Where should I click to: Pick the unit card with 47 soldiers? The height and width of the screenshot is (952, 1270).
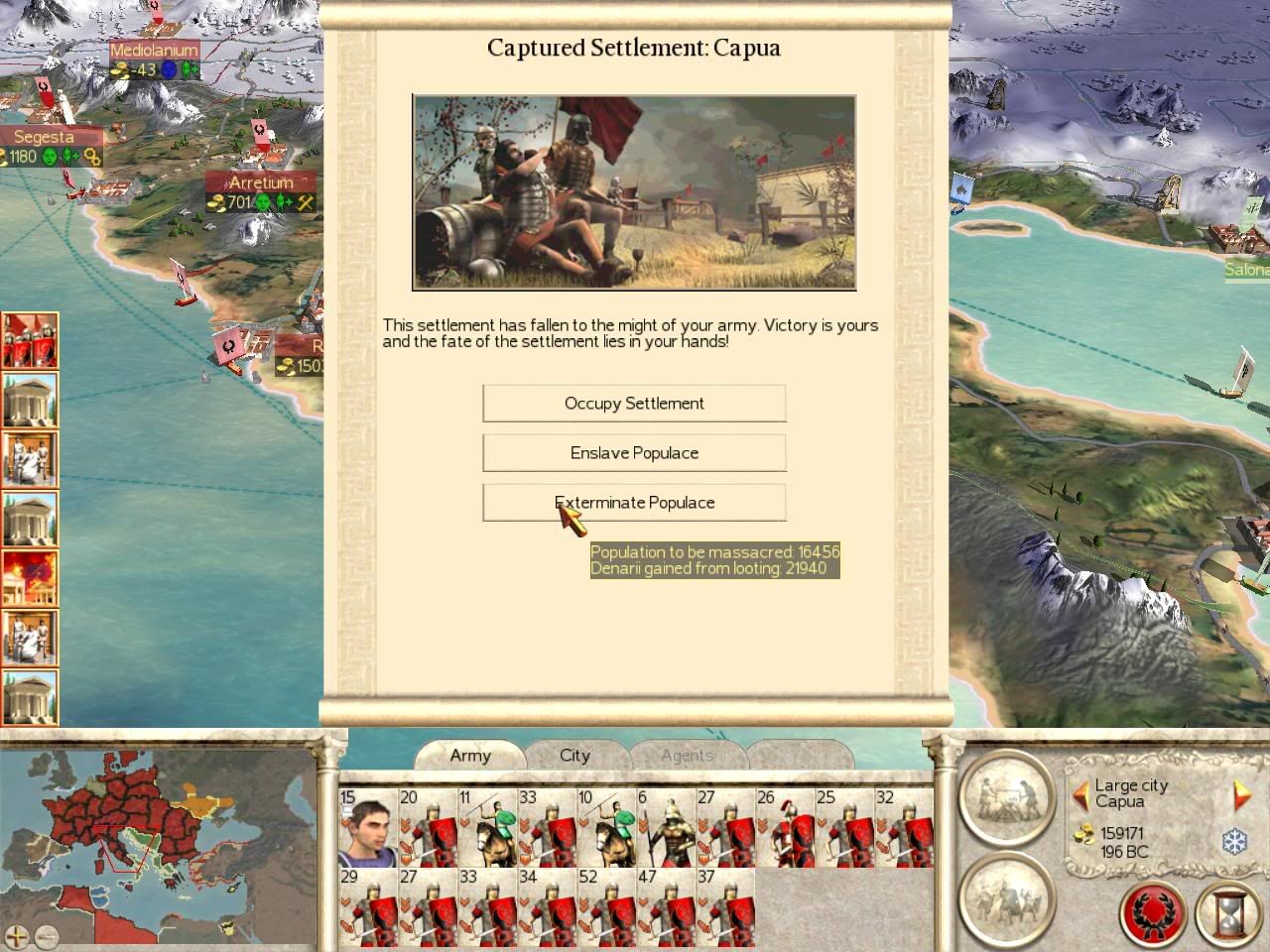coord(666,907)
